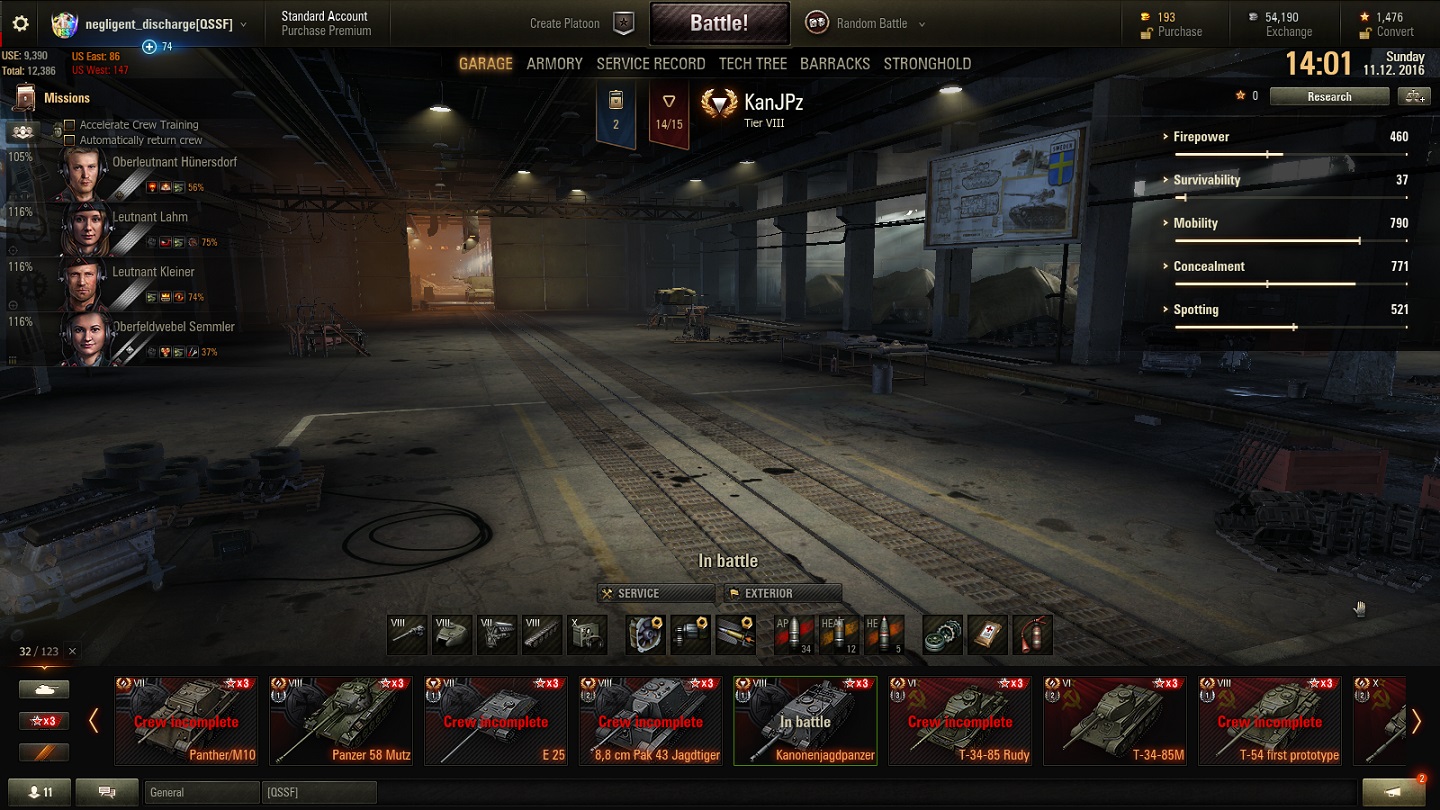Switch to the Stronghold tab
The height and width of the screenshot is (810, 1440).
coord(927,64)
